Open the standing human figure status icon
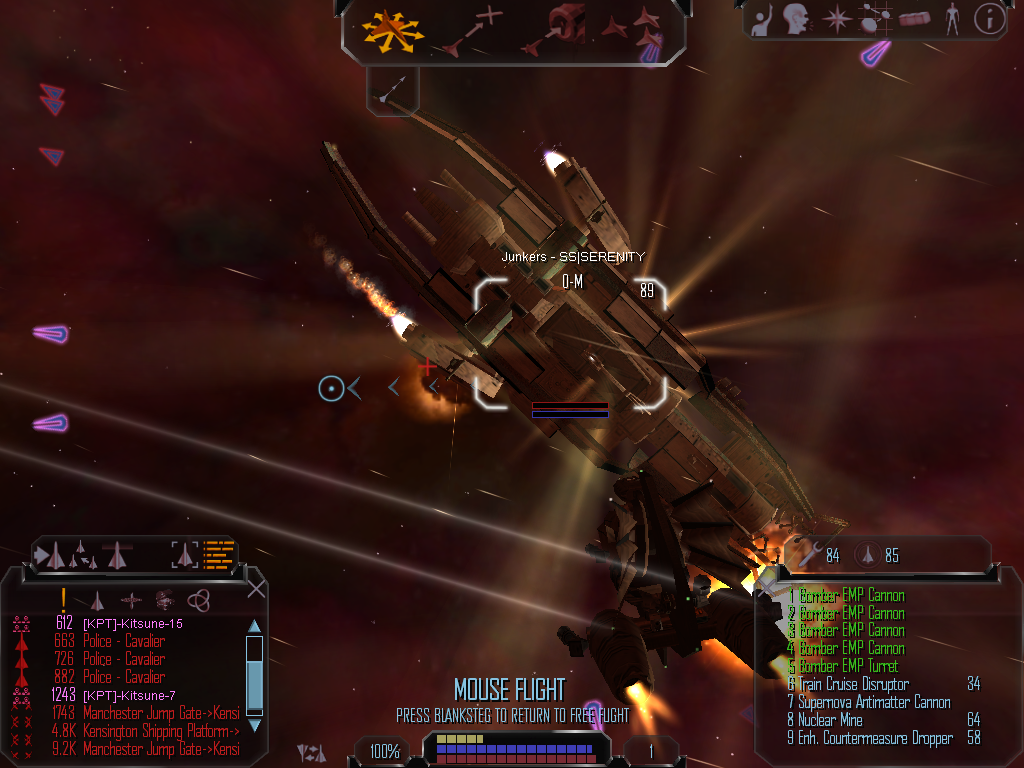This screenshot has width=1024, height=768. coord(952,19)
